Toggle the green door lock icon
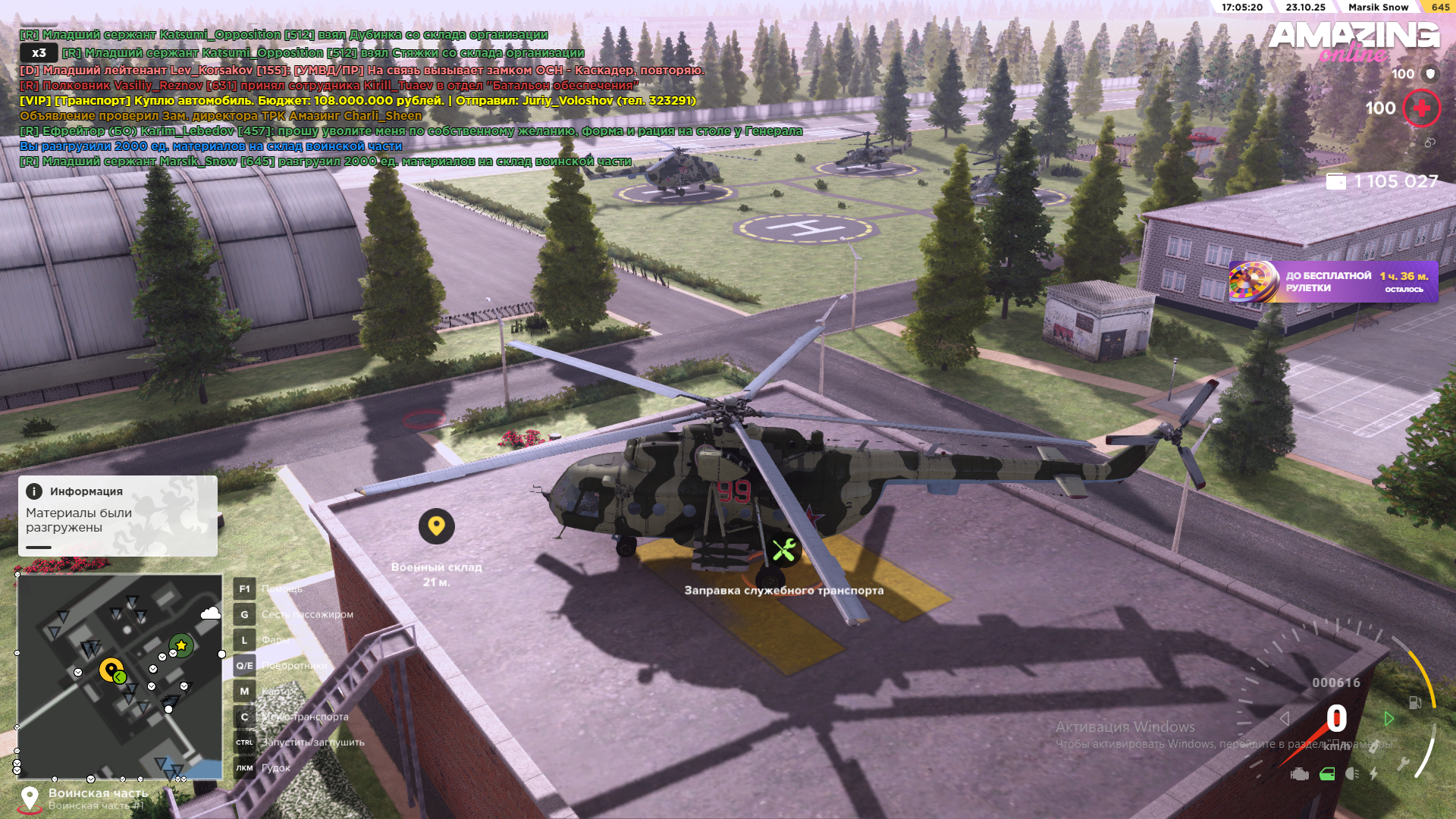This screenshot has width=1456, height=819. [x=1327, y=774]
